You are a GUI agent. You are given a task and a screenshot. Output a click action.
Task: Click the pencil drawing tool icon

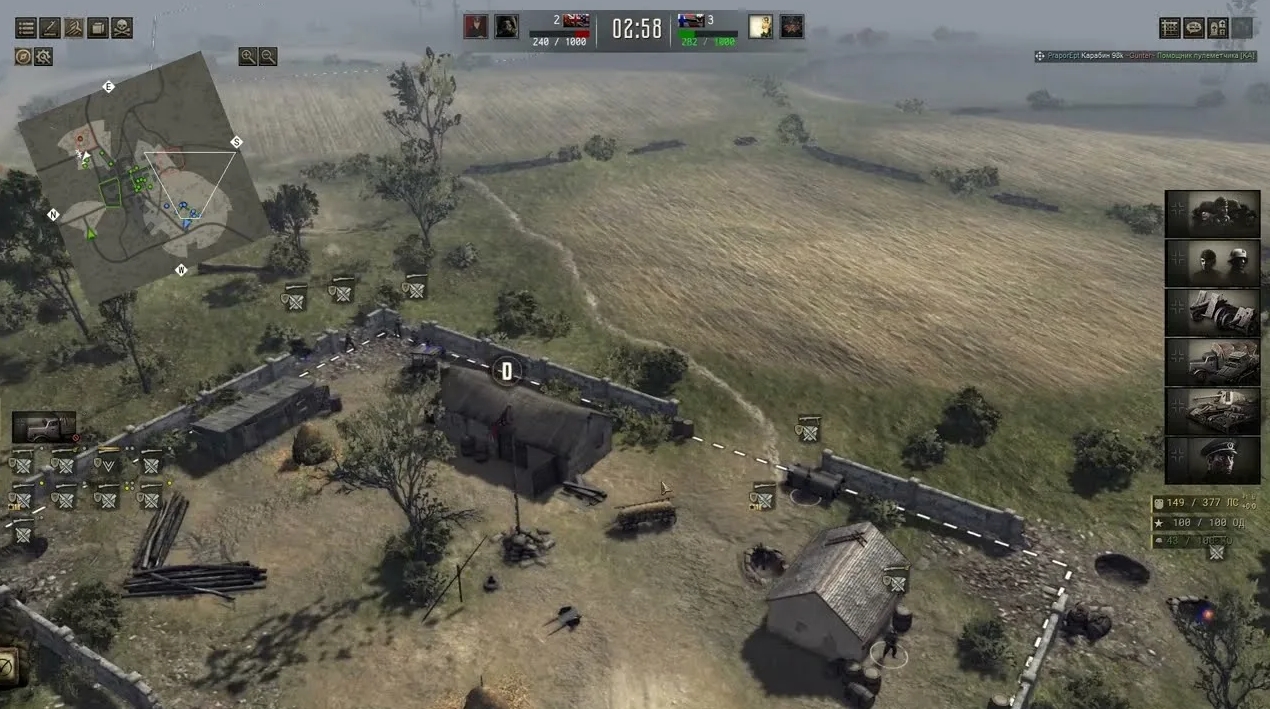(49, 28)
